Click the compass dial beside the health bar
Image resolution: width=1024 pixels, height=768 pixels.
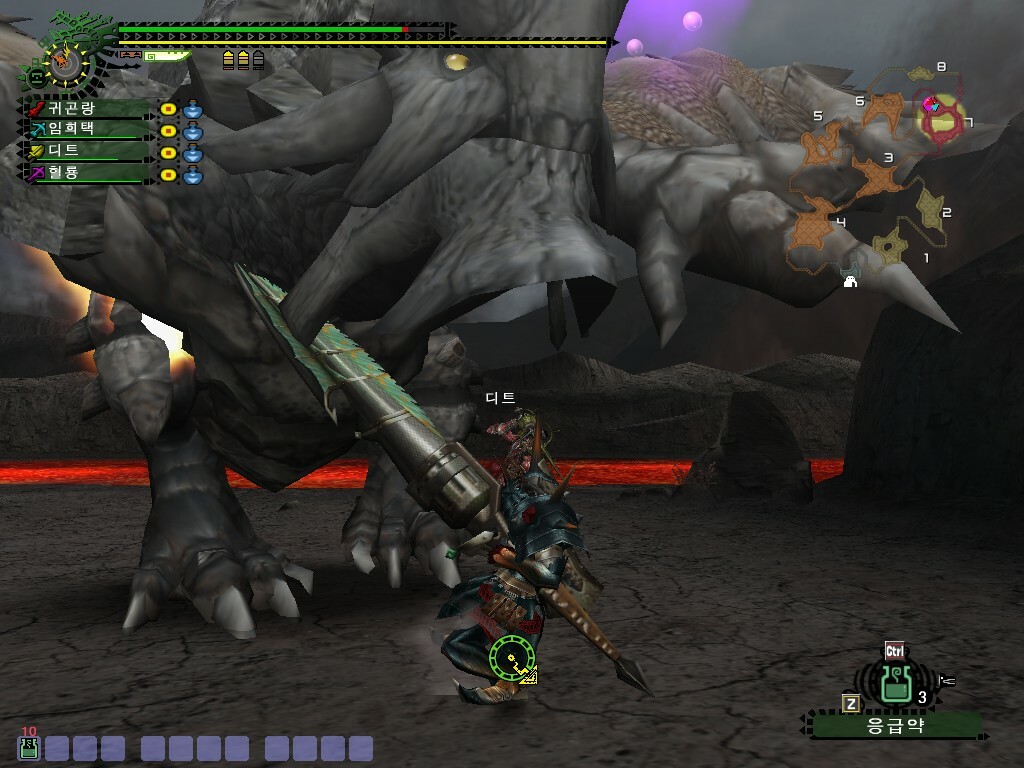67,60
